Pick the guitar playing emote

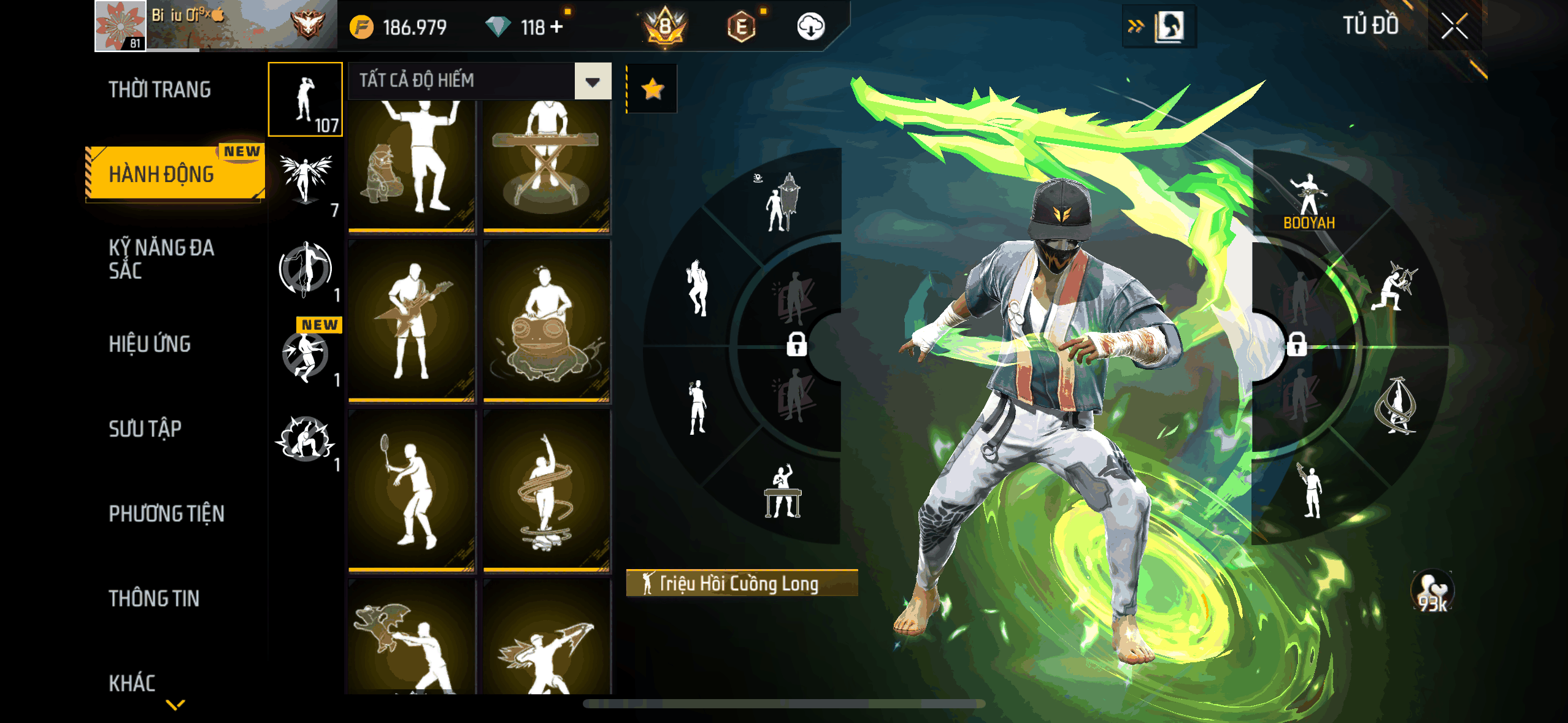[412, 320]
